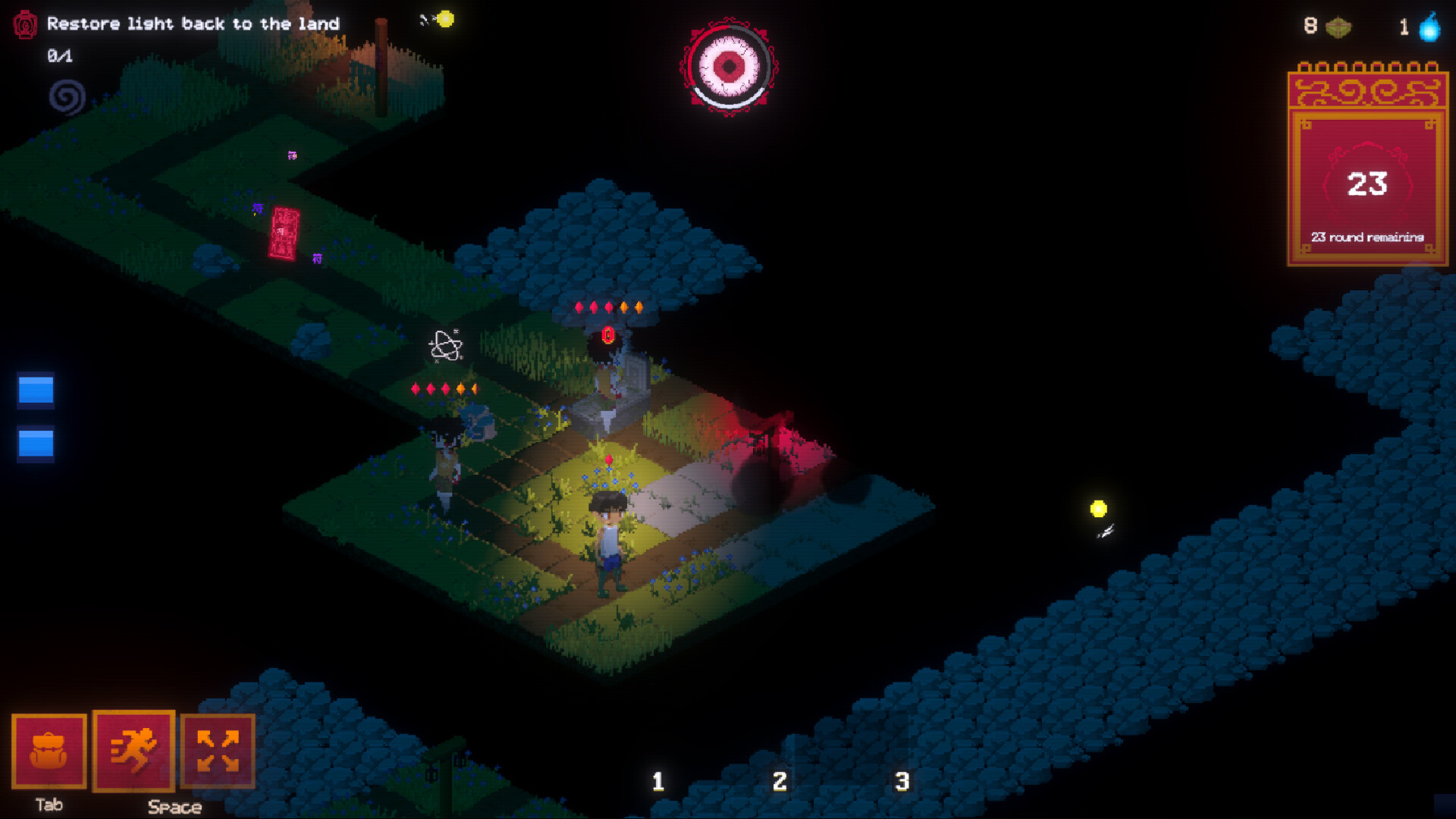Screen dimensions: 1456x819
Task: Click the 0/1 quest progress counter
Action: [59, 55]
